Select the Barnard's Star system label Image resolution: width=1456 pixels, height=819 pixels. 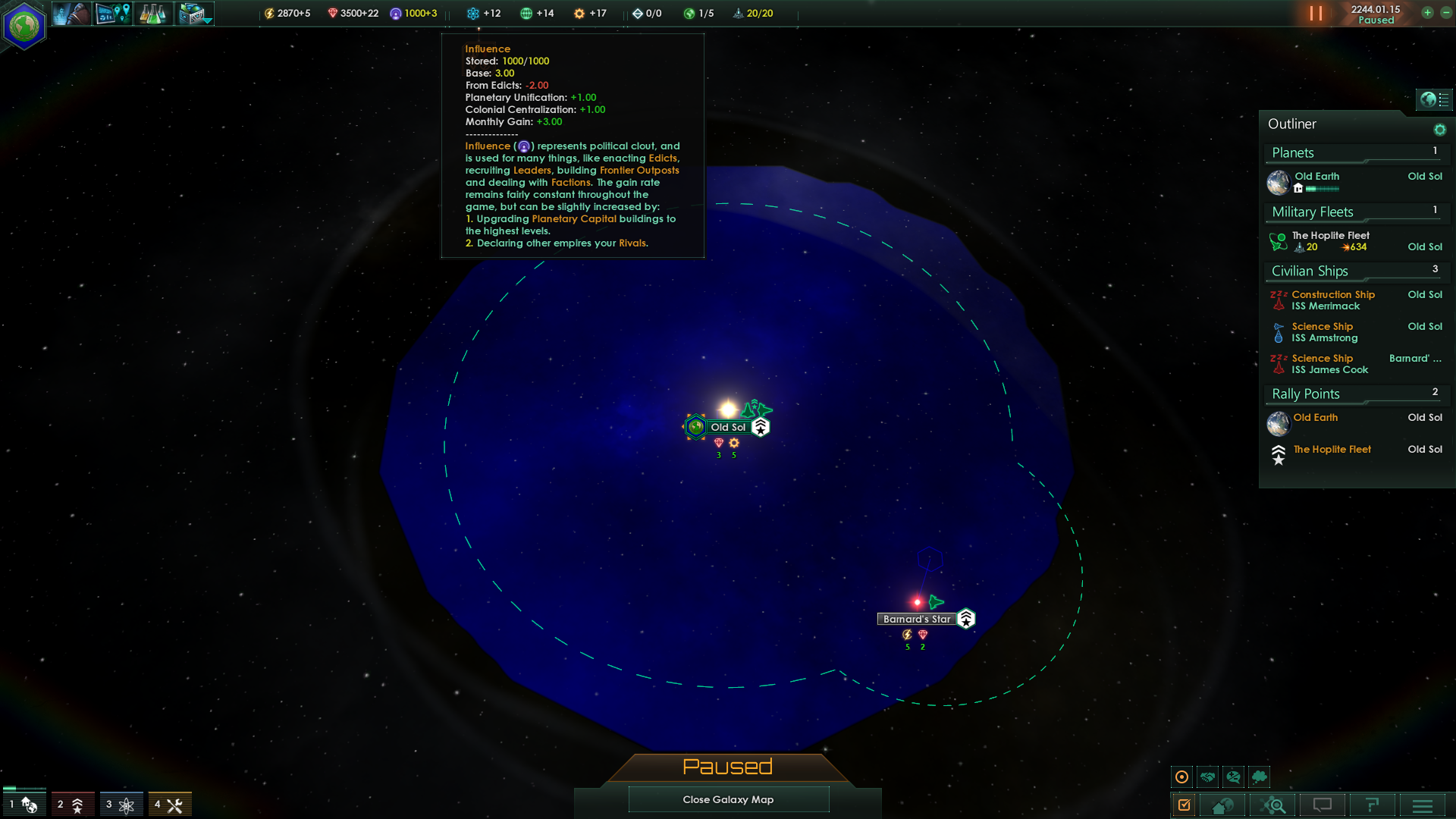(x=916, y=620)
